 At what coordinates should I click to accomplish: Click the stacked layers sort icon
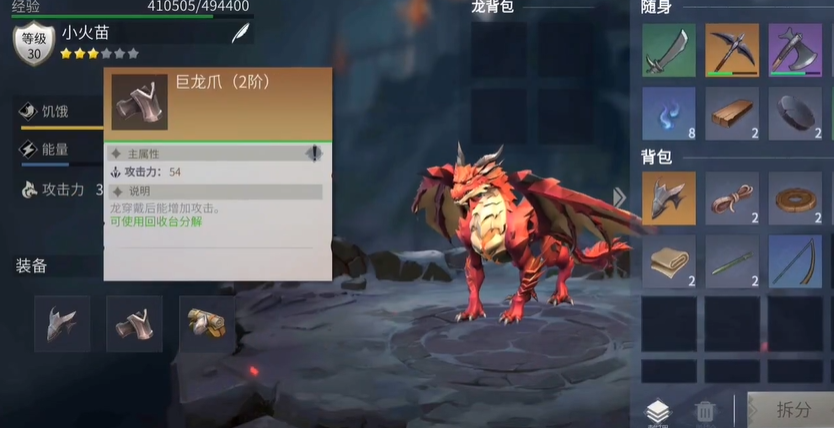pos(657,411)
